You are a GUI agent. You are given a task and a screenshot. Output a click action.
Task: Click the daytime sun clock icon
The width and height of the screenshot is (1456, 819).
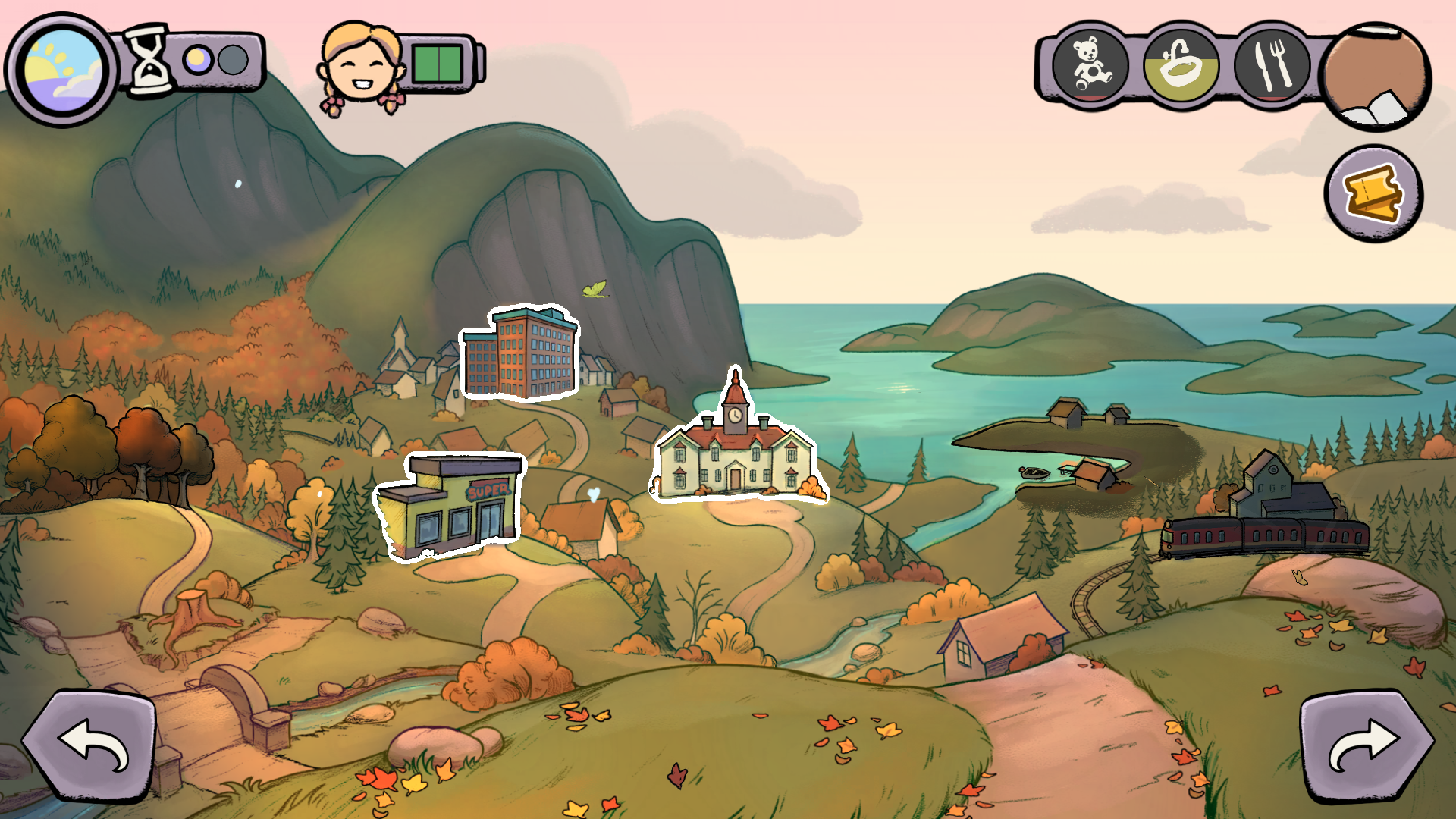click(x=62, y=69)
